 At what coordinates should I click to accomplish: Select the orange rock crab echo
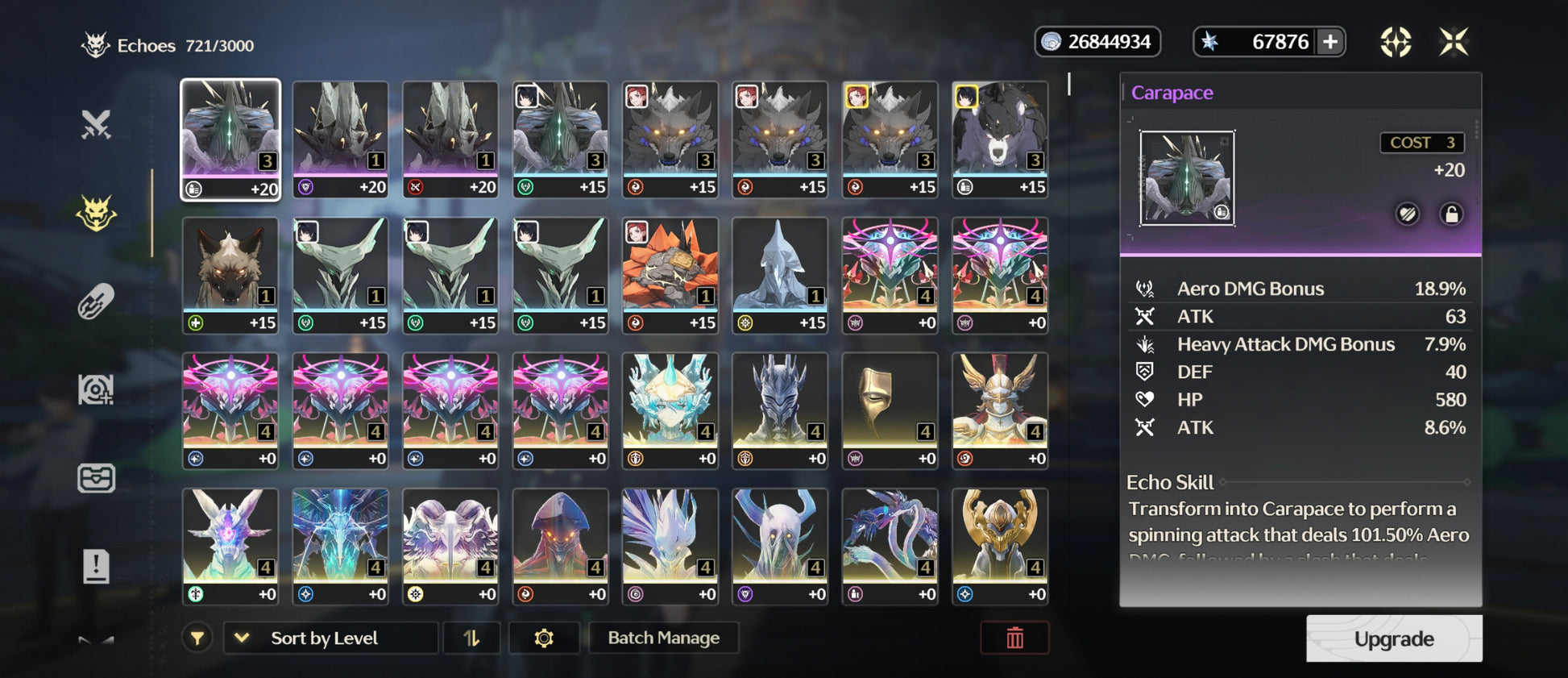pos(670,274)
